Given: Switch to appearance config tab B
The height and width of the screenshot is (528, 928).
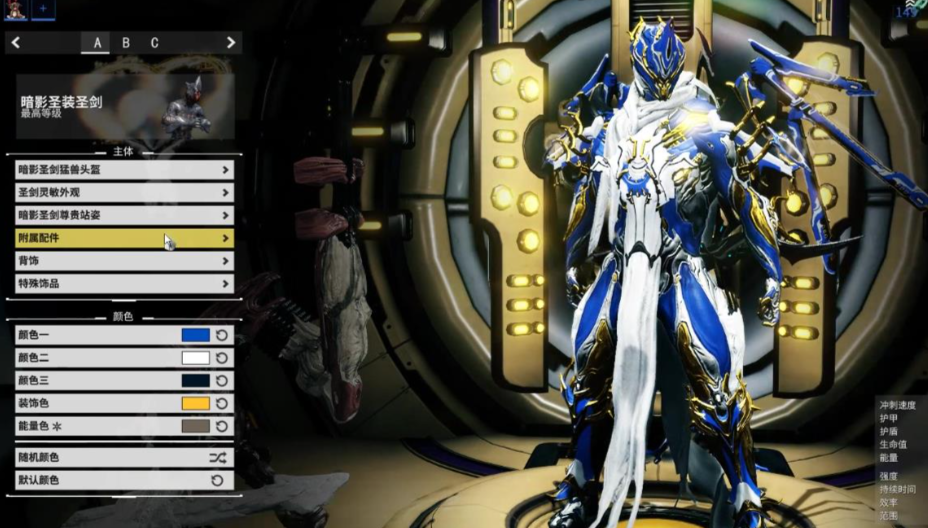Looking at the screenshot, I should pyautogui.click(x=125, y=43).
